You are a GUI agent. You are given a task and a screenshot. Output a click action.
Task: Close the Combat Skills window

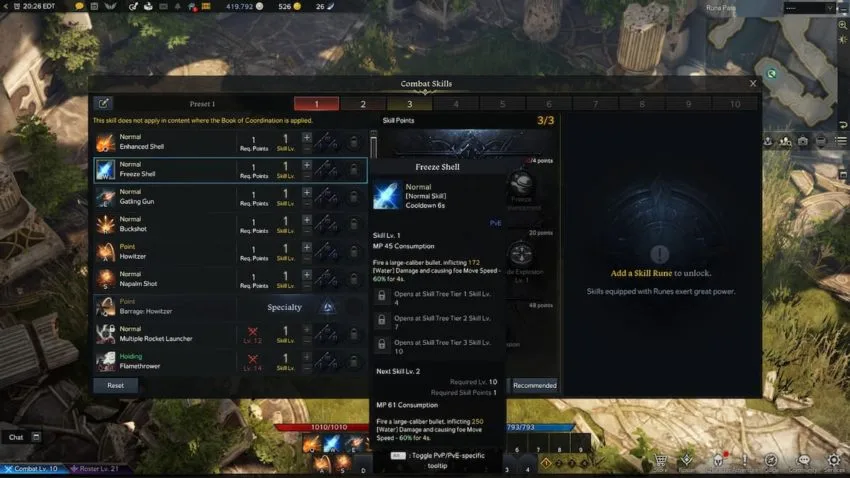click(x=753, y=84)
